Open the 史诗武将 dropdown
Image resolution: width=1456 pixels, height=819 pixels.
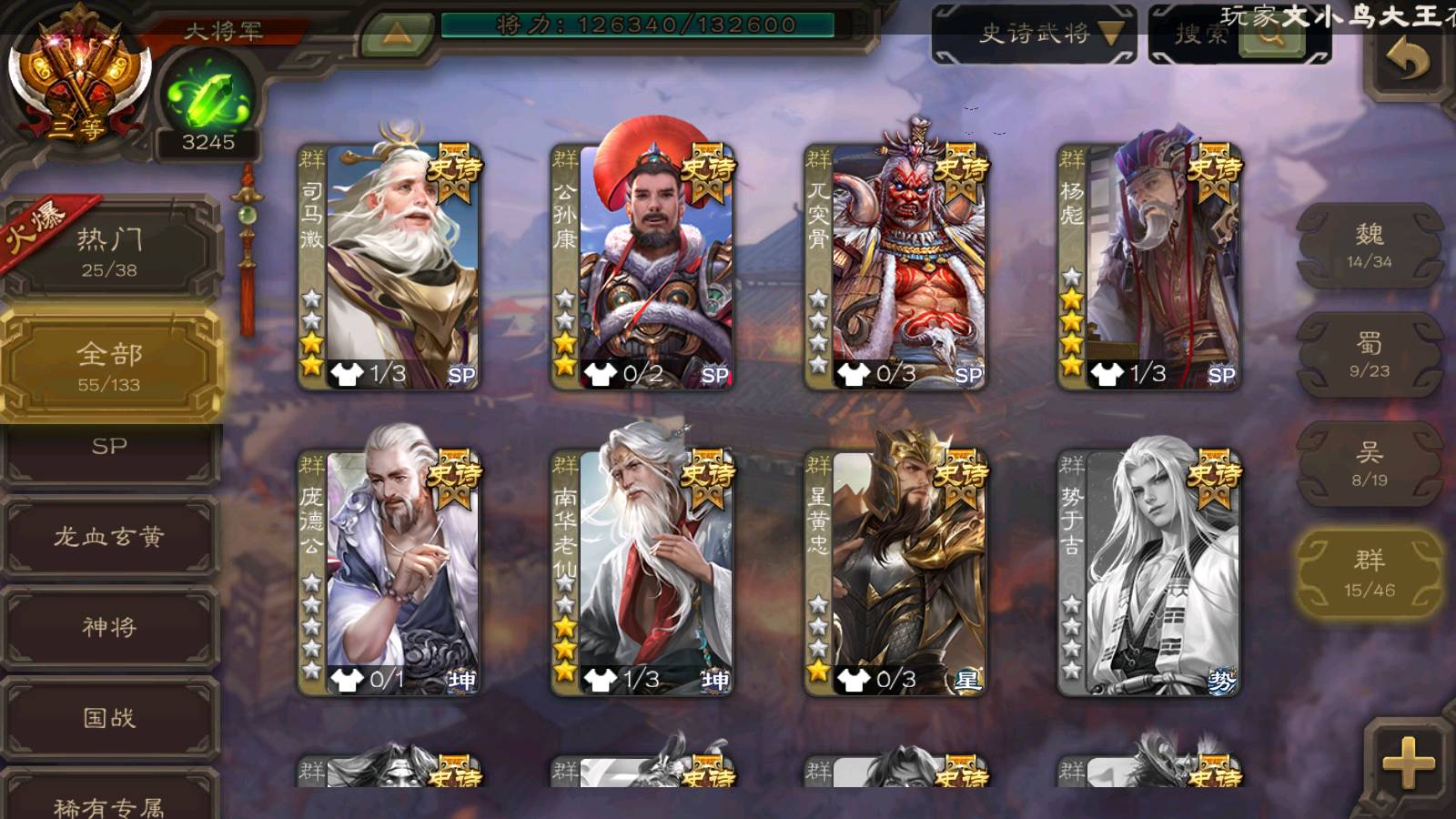point(1034,35)
